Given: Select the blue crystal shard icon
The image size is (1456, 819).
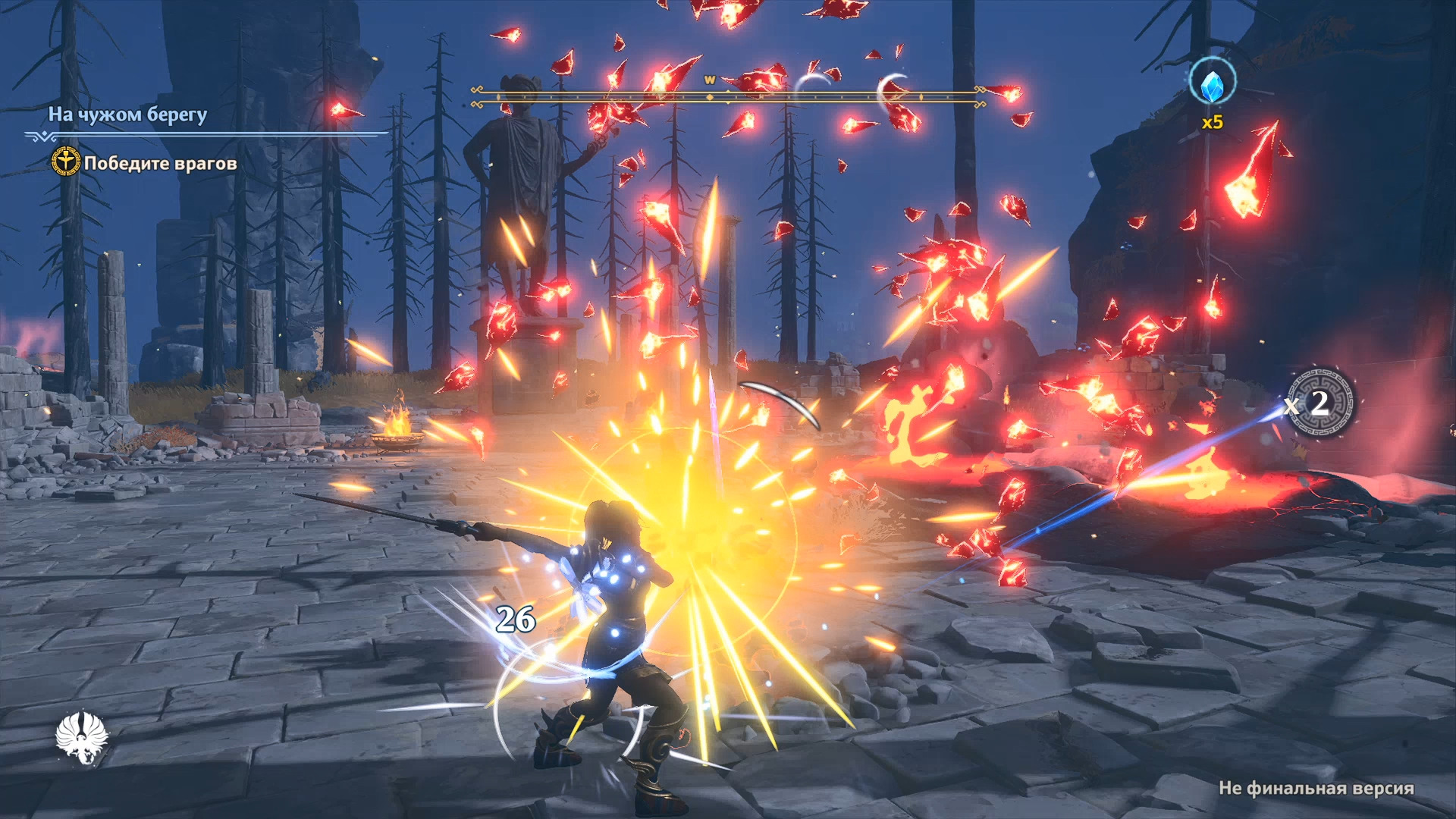Looking at the screenshot, I should pos(1212,85).
